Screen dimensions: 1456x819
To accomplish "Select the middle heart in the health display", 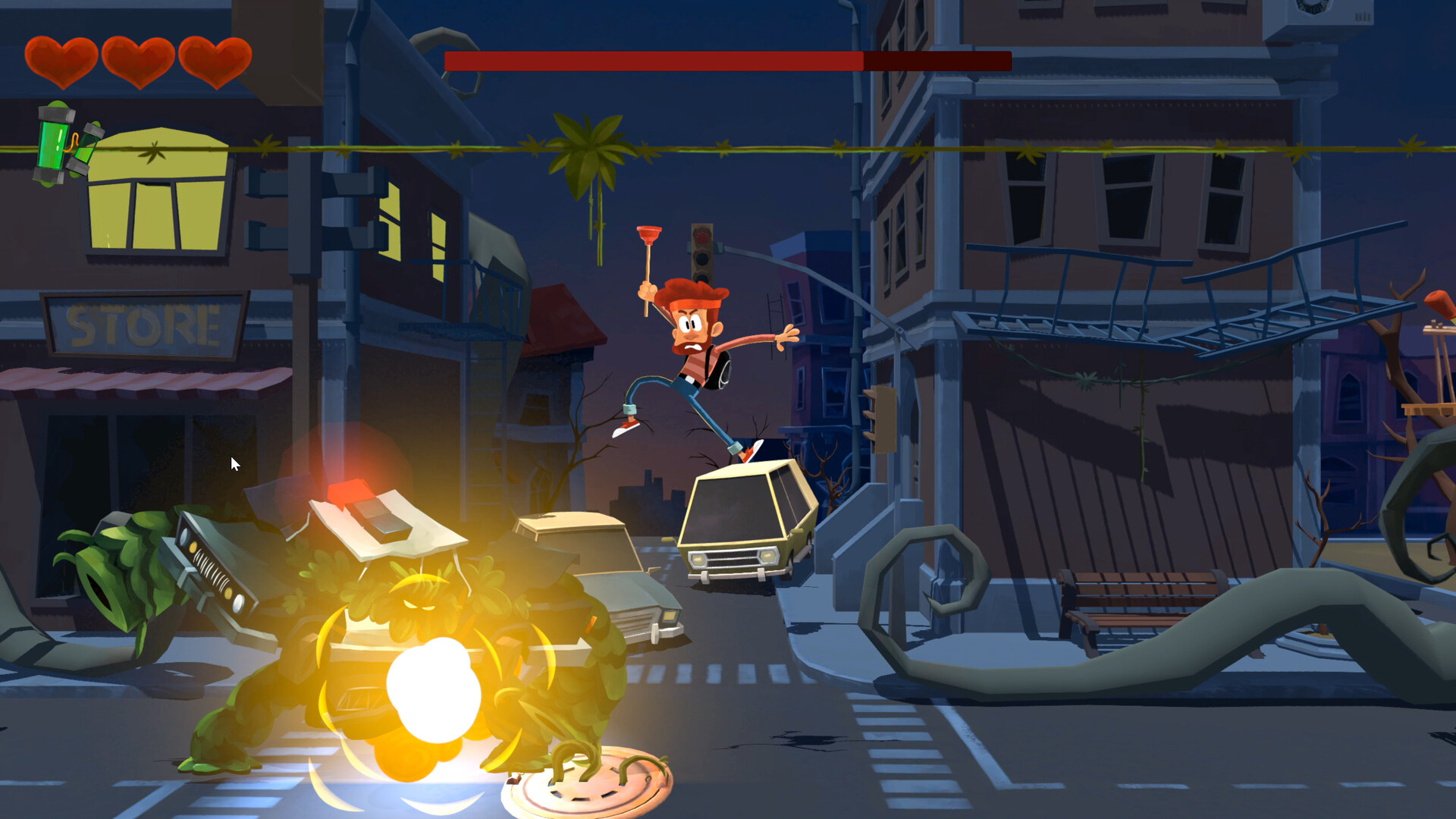I will point(136,61).
